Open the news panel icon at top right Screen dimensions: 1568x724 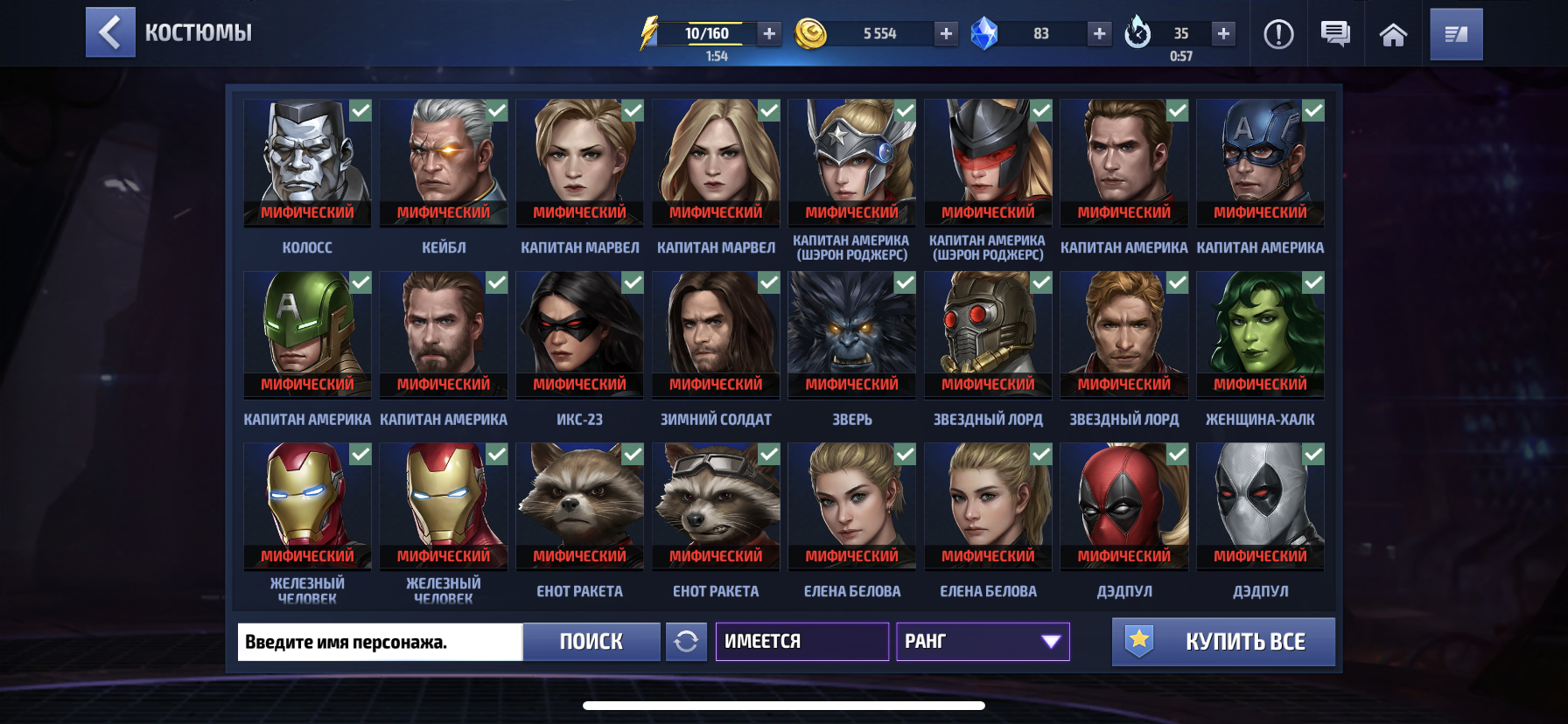pos(1455,34)
